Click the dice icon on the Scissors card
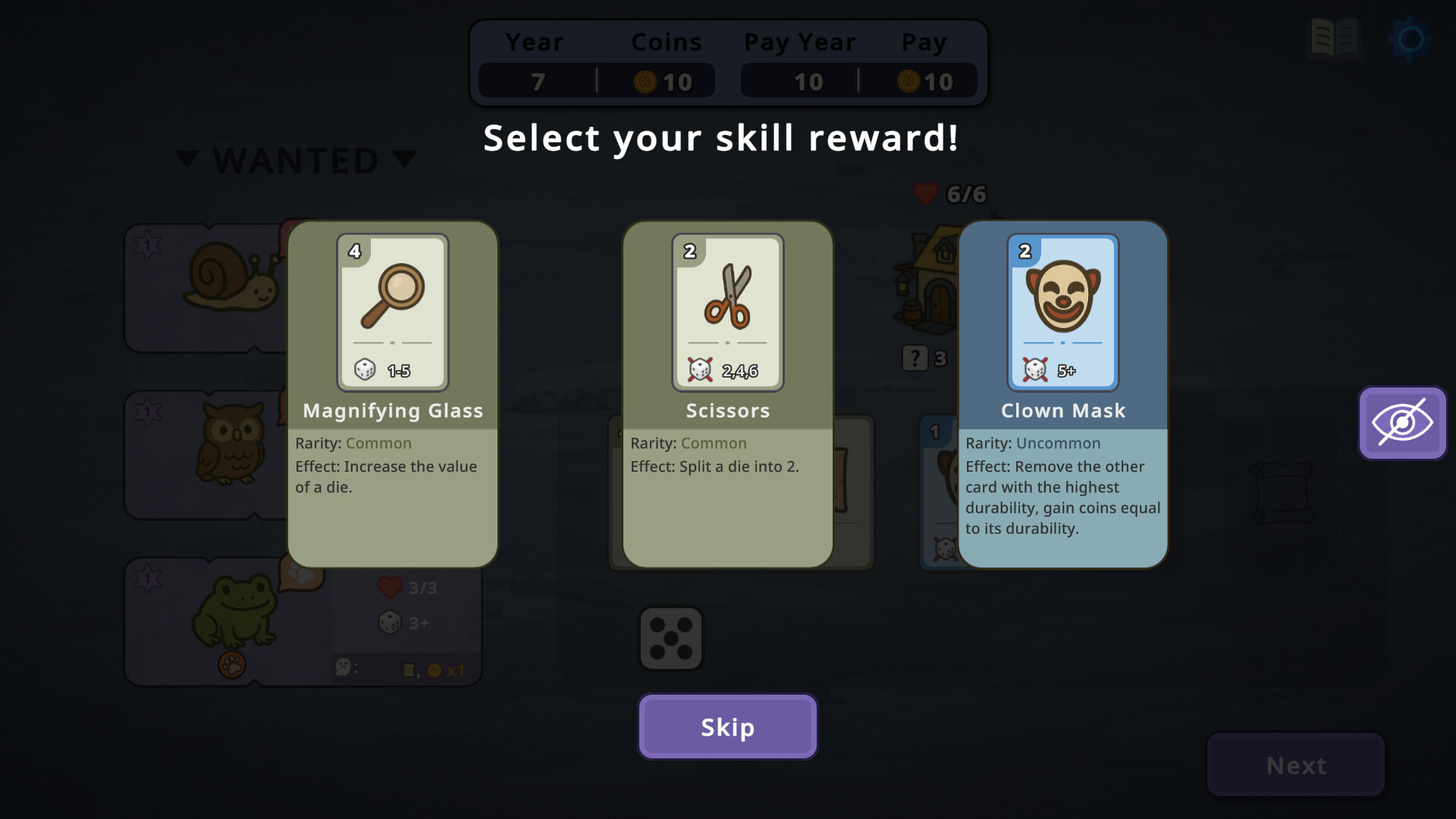Image resolution: width=1456 pixels, height=819 pixels. click(x=698, y=370)
